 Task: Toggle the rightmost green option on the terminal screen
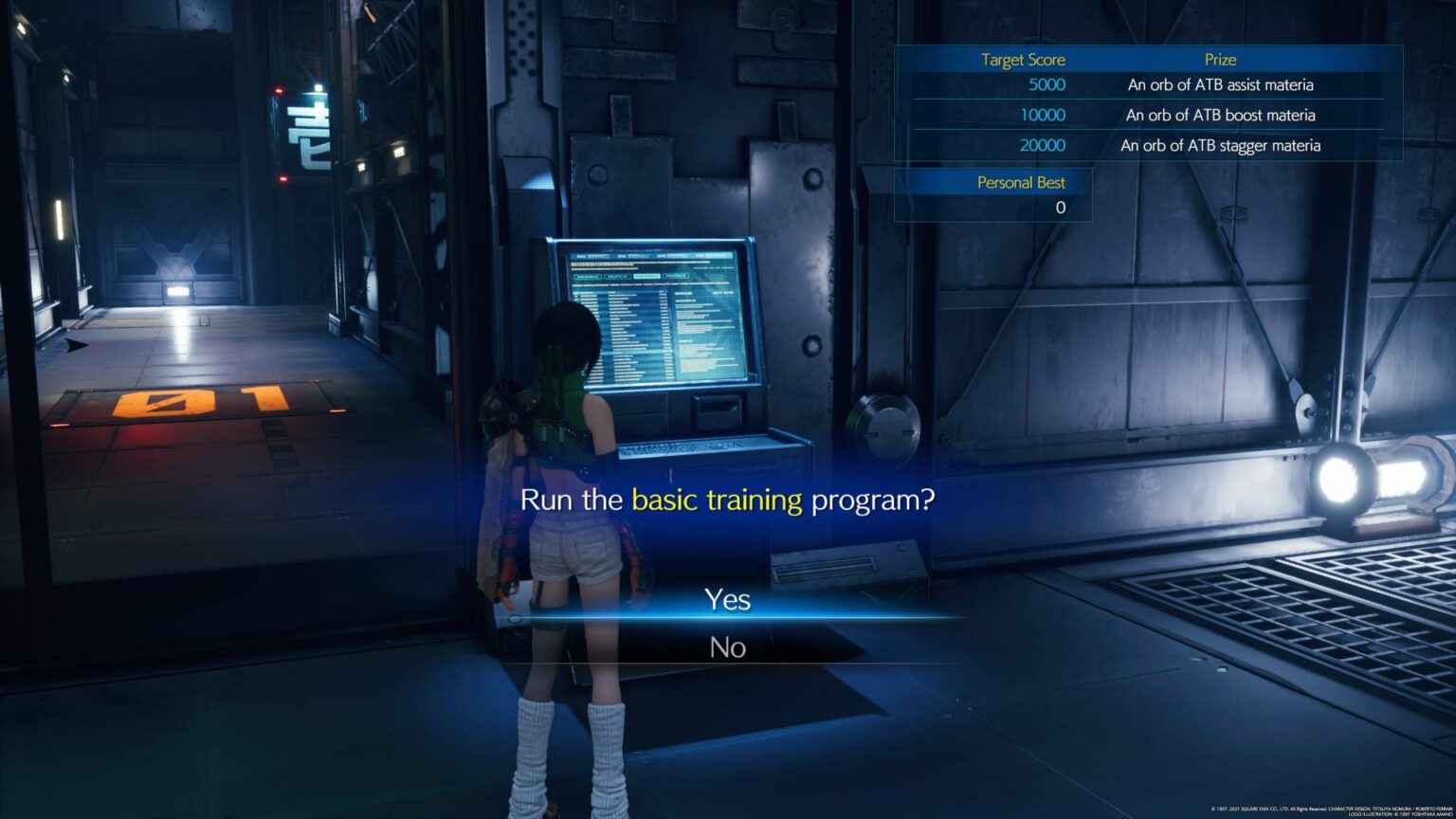(x=676, y=276)
